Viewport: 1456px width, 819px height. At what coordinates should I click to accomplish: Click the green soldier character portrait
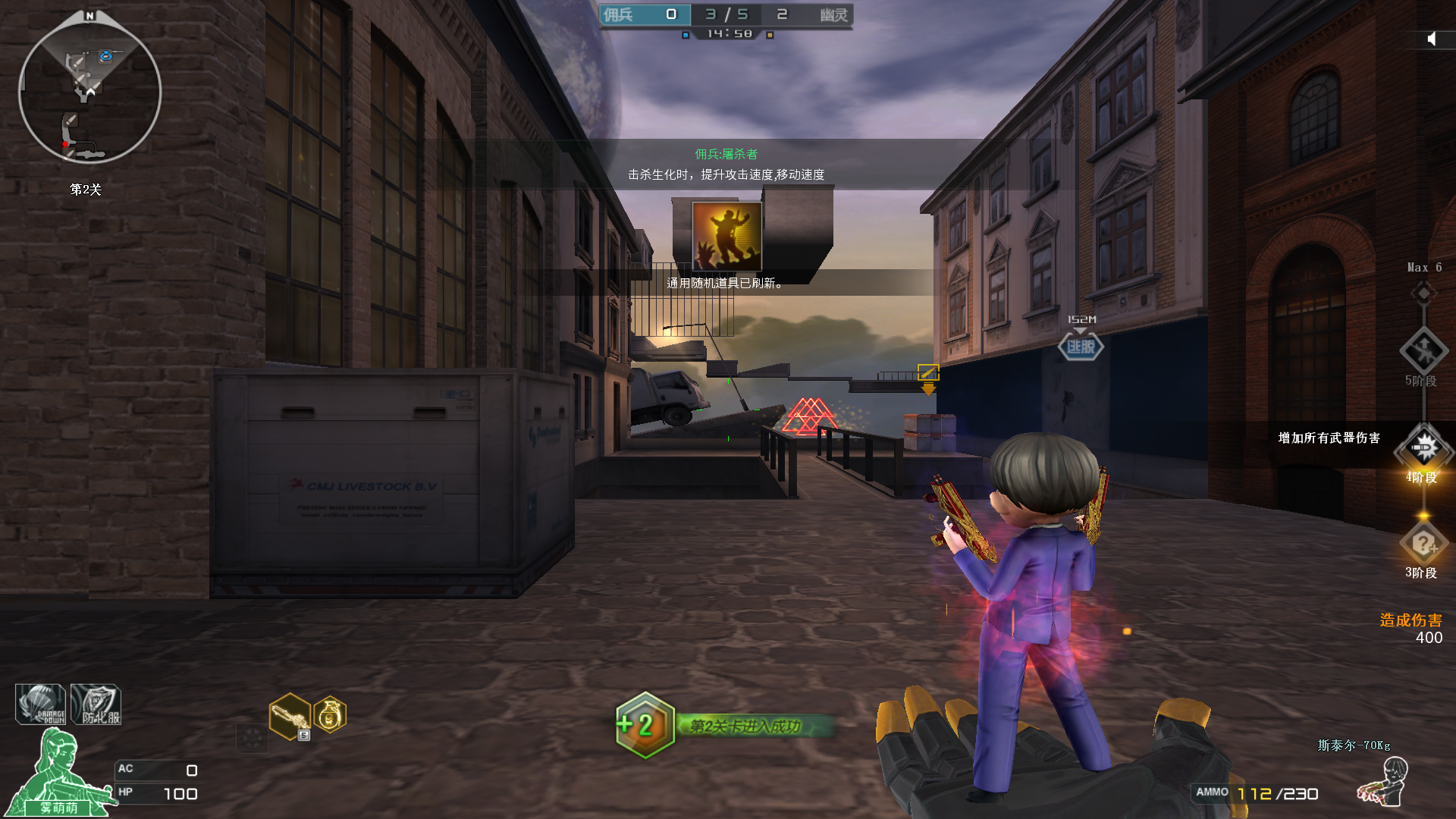click(x=57, y=772)
